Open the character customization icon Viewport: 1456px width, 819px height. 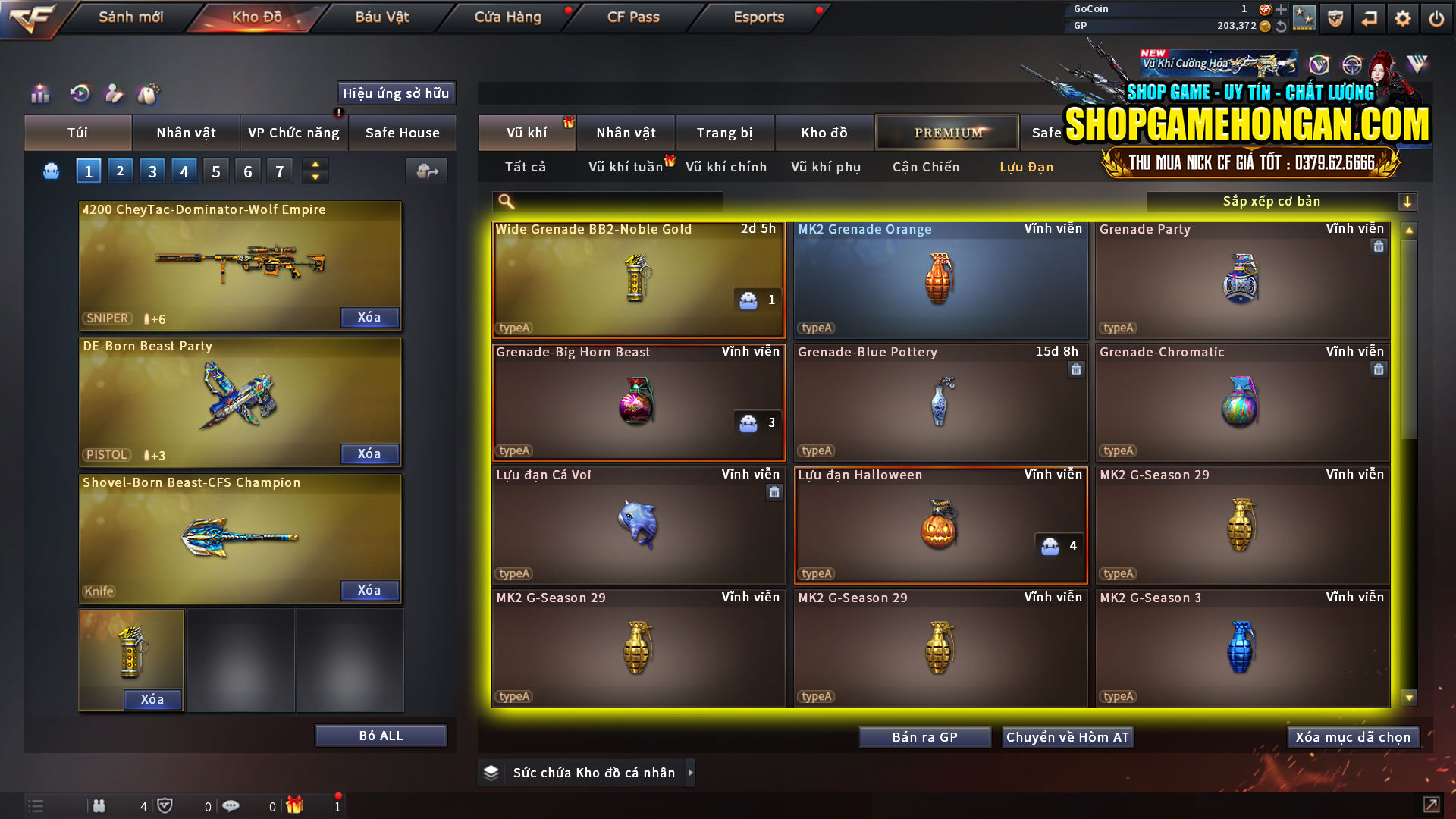coord(114,94)
